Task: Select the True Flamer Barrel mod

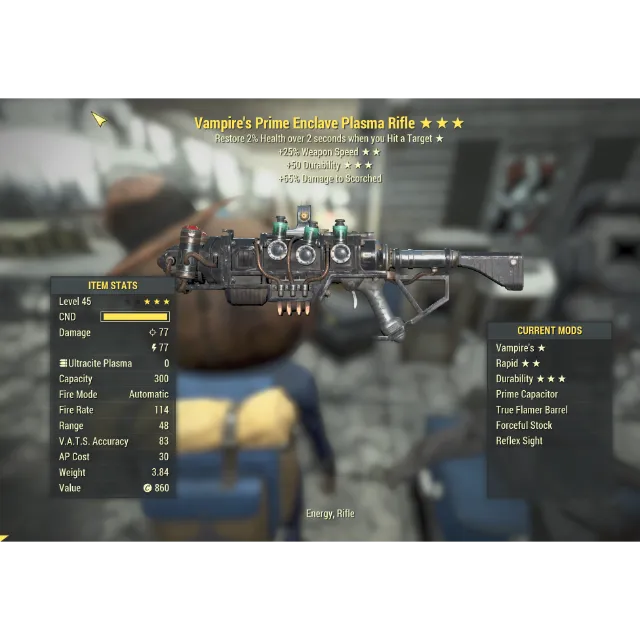Action: 531,410
